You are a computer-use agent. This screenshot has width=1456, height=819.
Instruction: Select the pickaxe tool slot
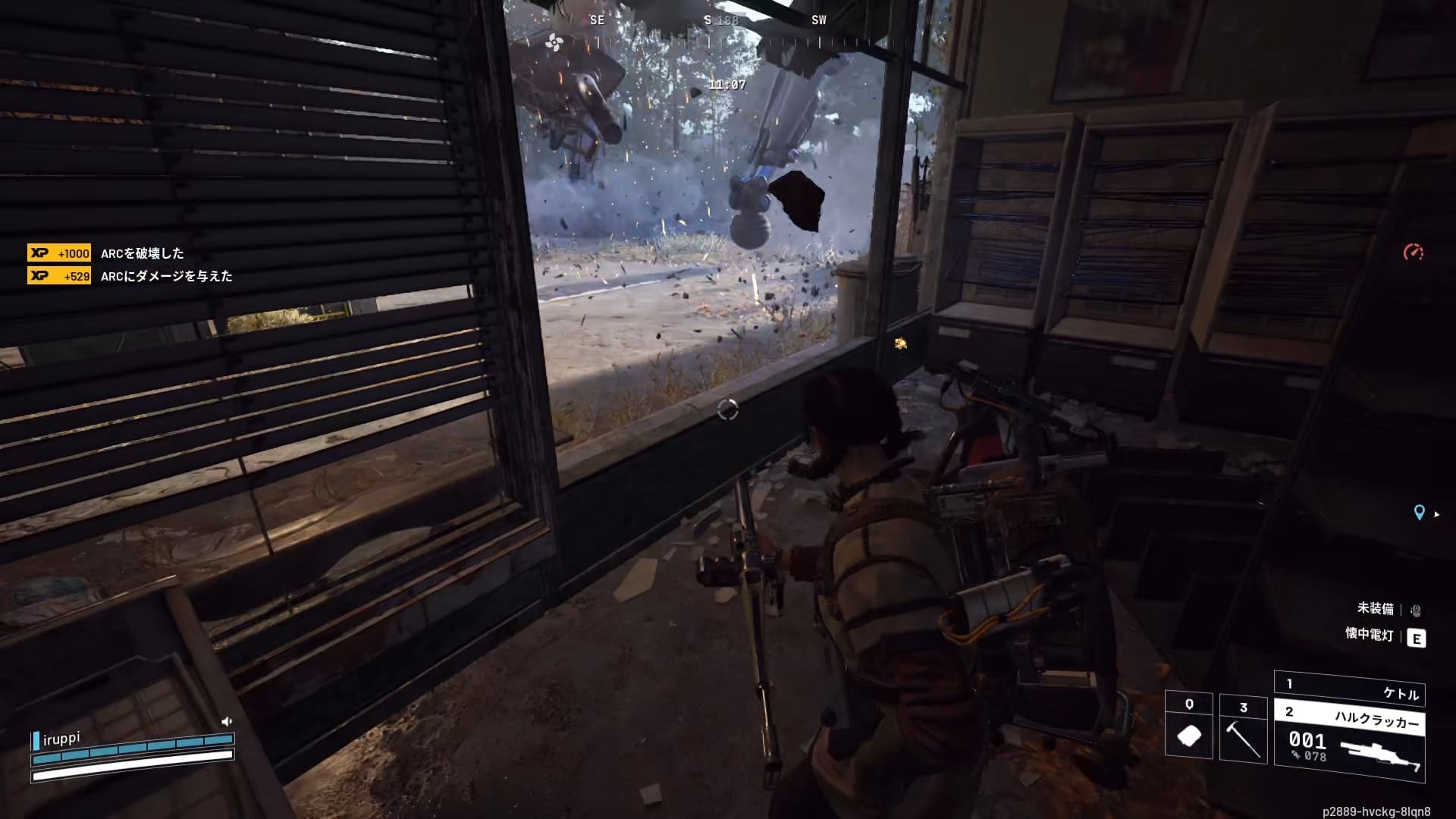tap(1243, 729)
